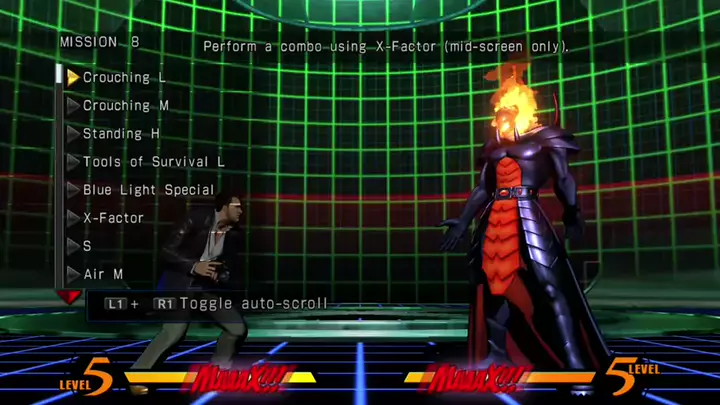Pick the Air M step
Image resolution: width=720 pixels, height=405 pixels.
tap(103, 273)
